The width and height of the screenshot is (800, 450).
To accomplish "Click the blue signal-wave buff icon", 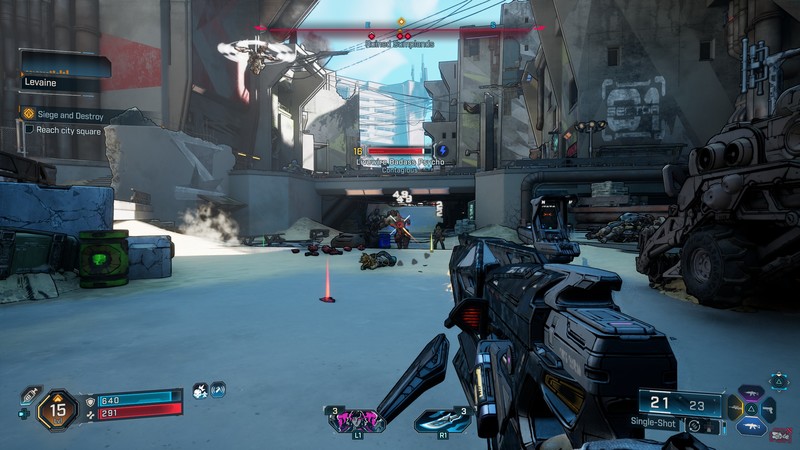I will click(217, 391).
